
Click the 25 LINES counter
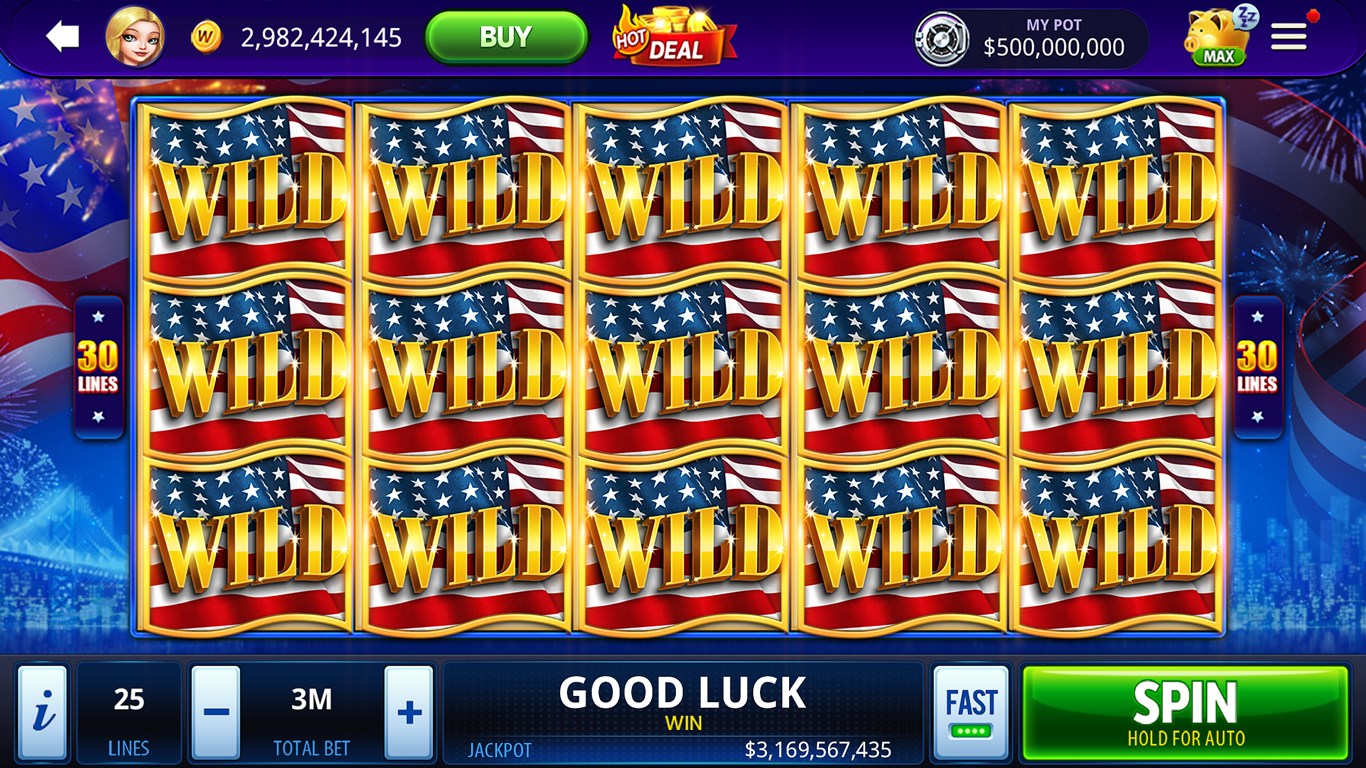click(x=128, y=712)
